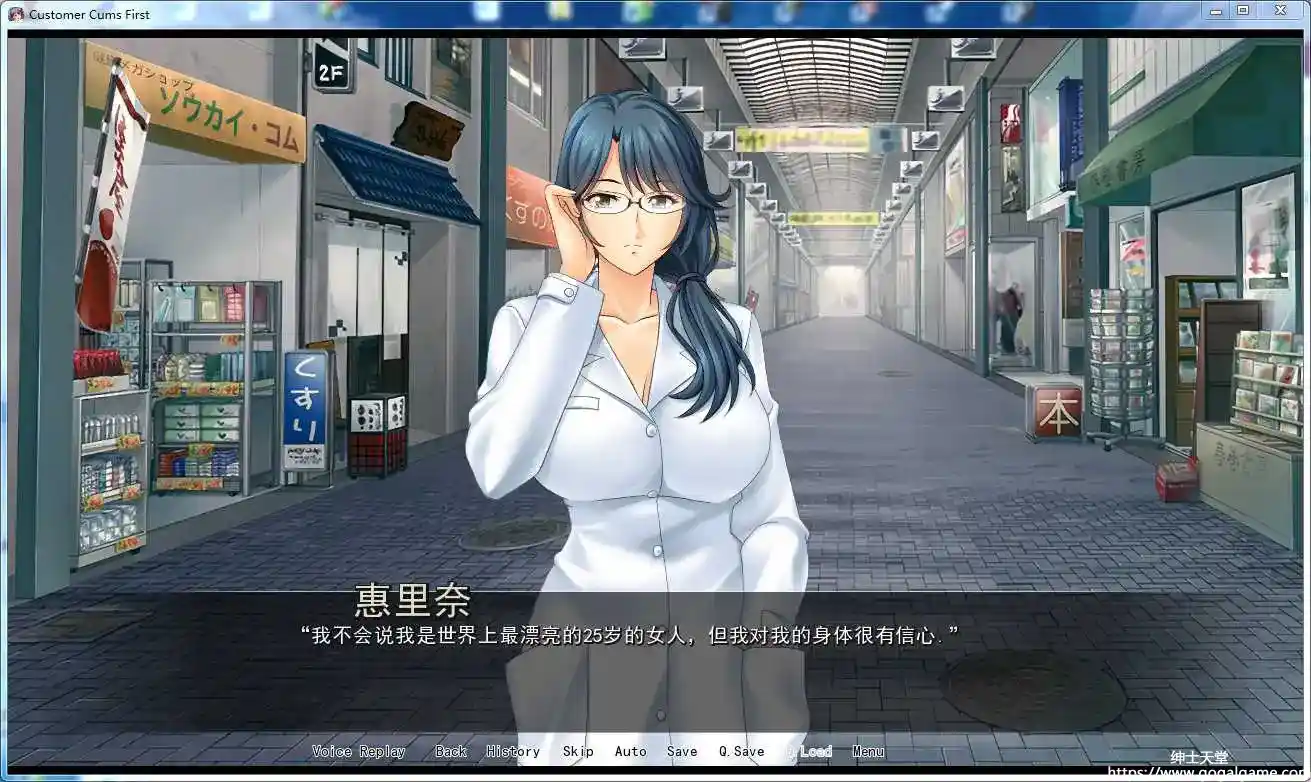
Task: Load the quick save using Q.Load
Action: [x=810, y=751]
